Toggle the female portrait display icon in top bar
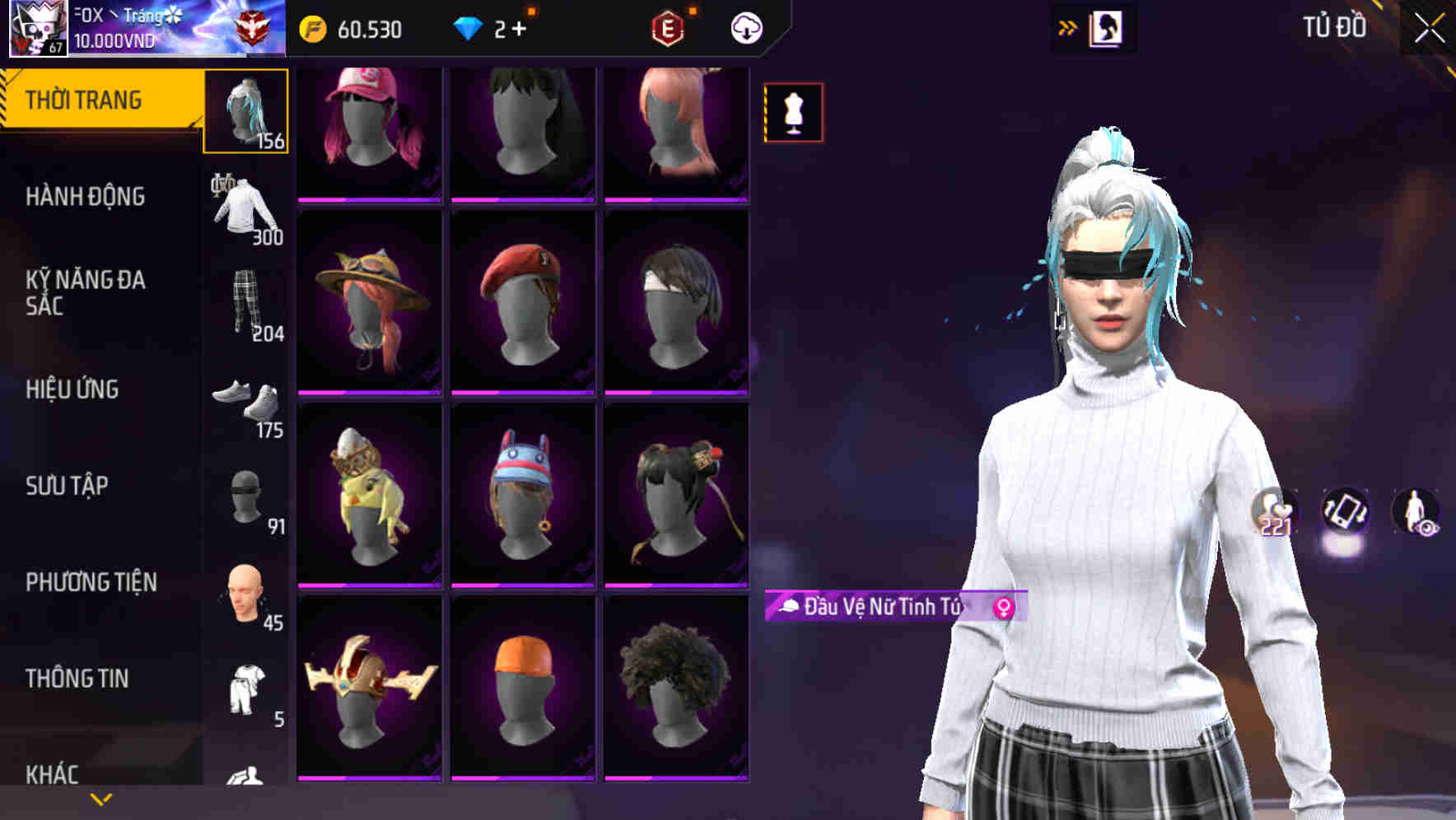The height and width of the screenshot is (820, 1456). pyautogui.click(x=1104, y=26)
